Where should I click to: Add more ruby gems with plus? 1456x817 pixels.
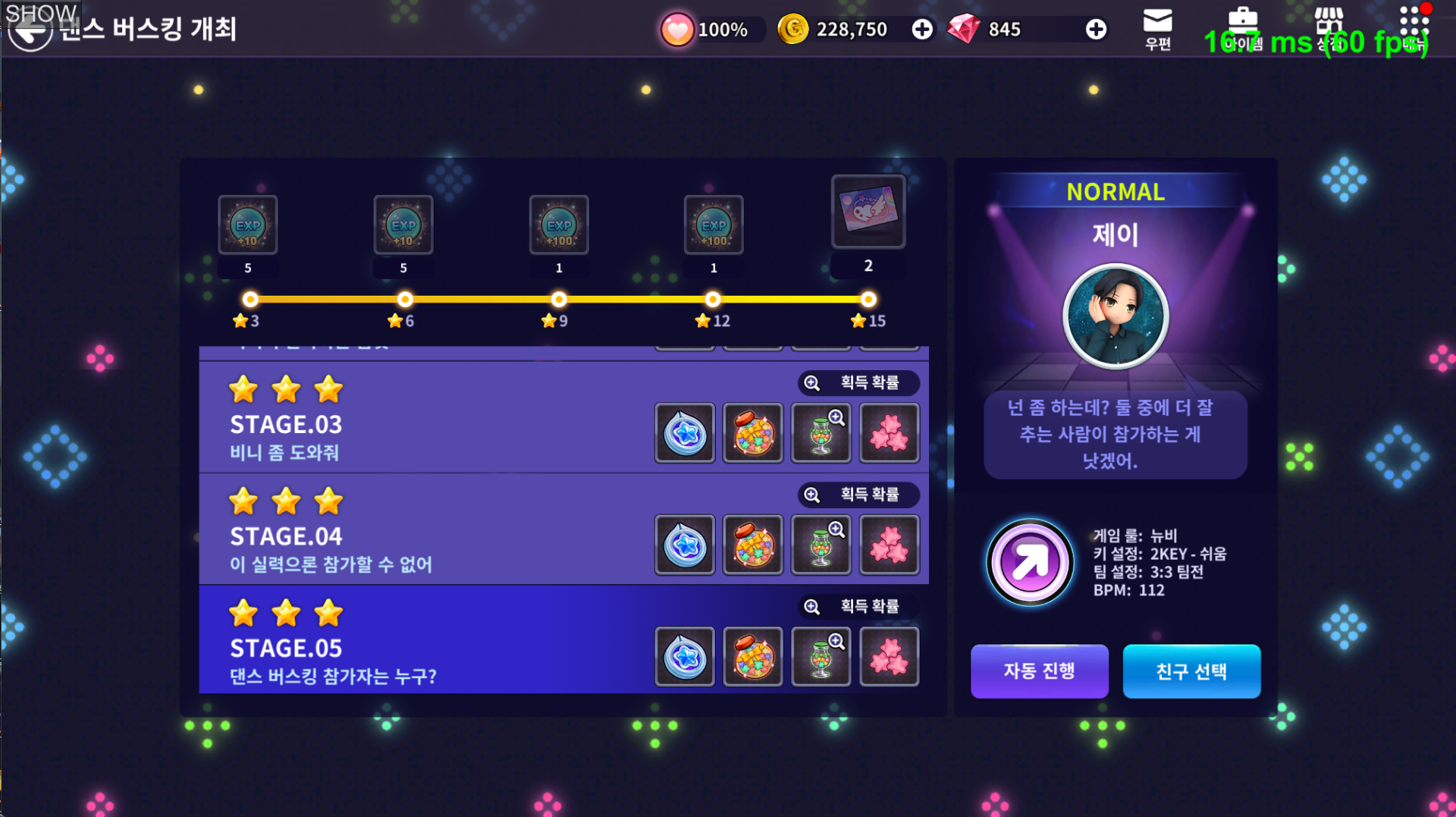(x=1096, y=30)
